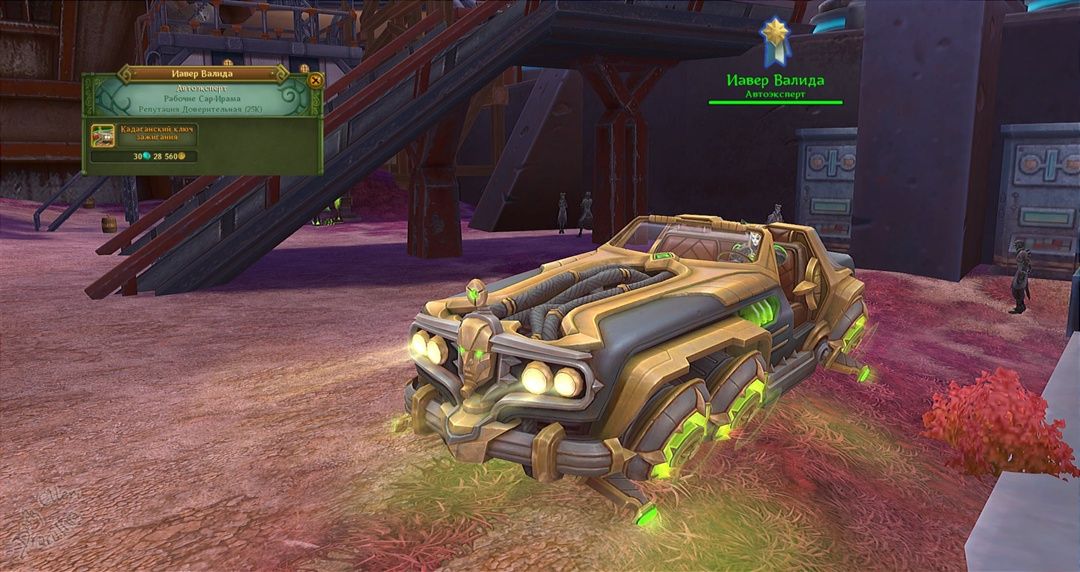Close the Иавер Валида vendor window
1080x572 pixels.
316,80
